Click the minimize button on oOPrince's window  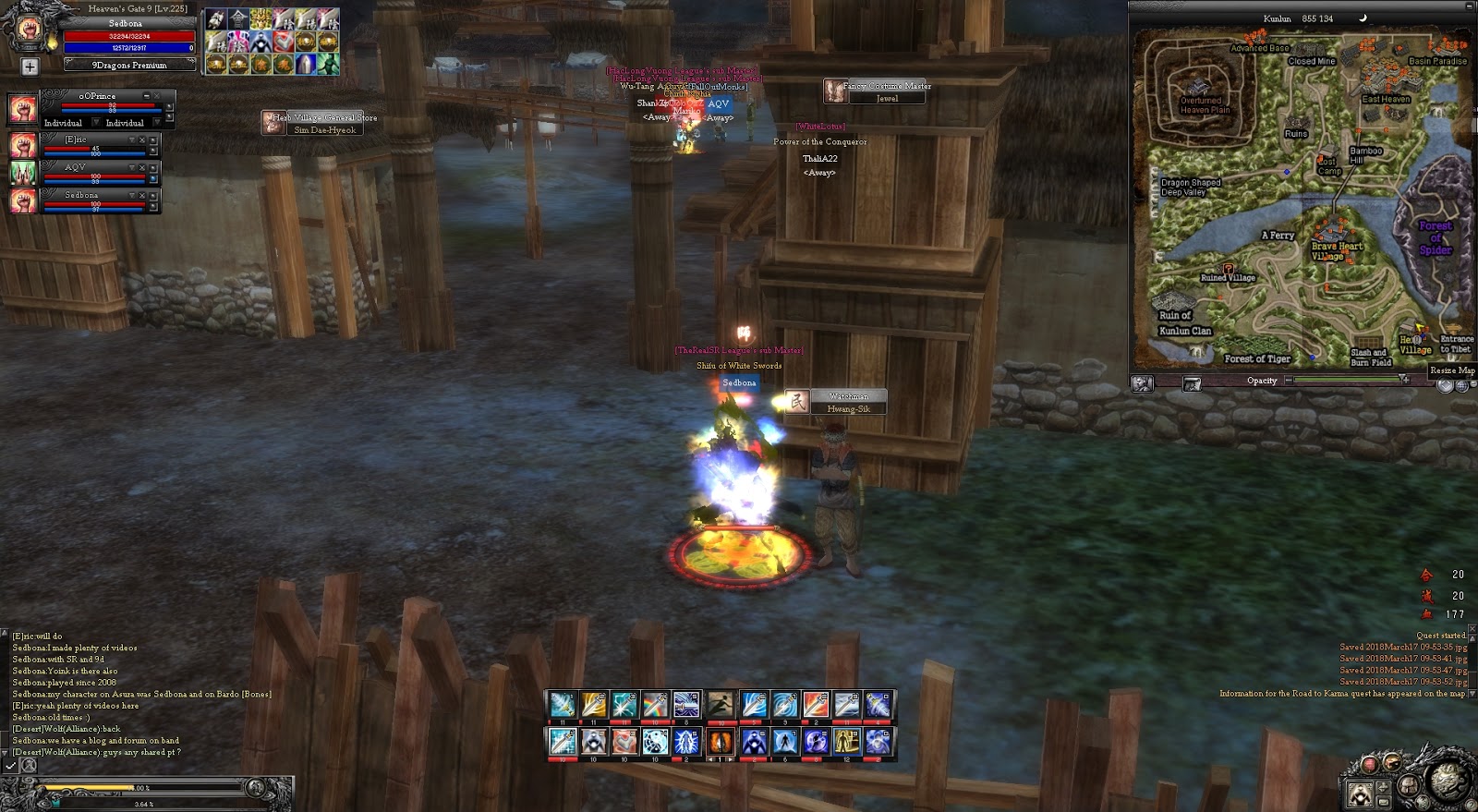pos(148,96)
